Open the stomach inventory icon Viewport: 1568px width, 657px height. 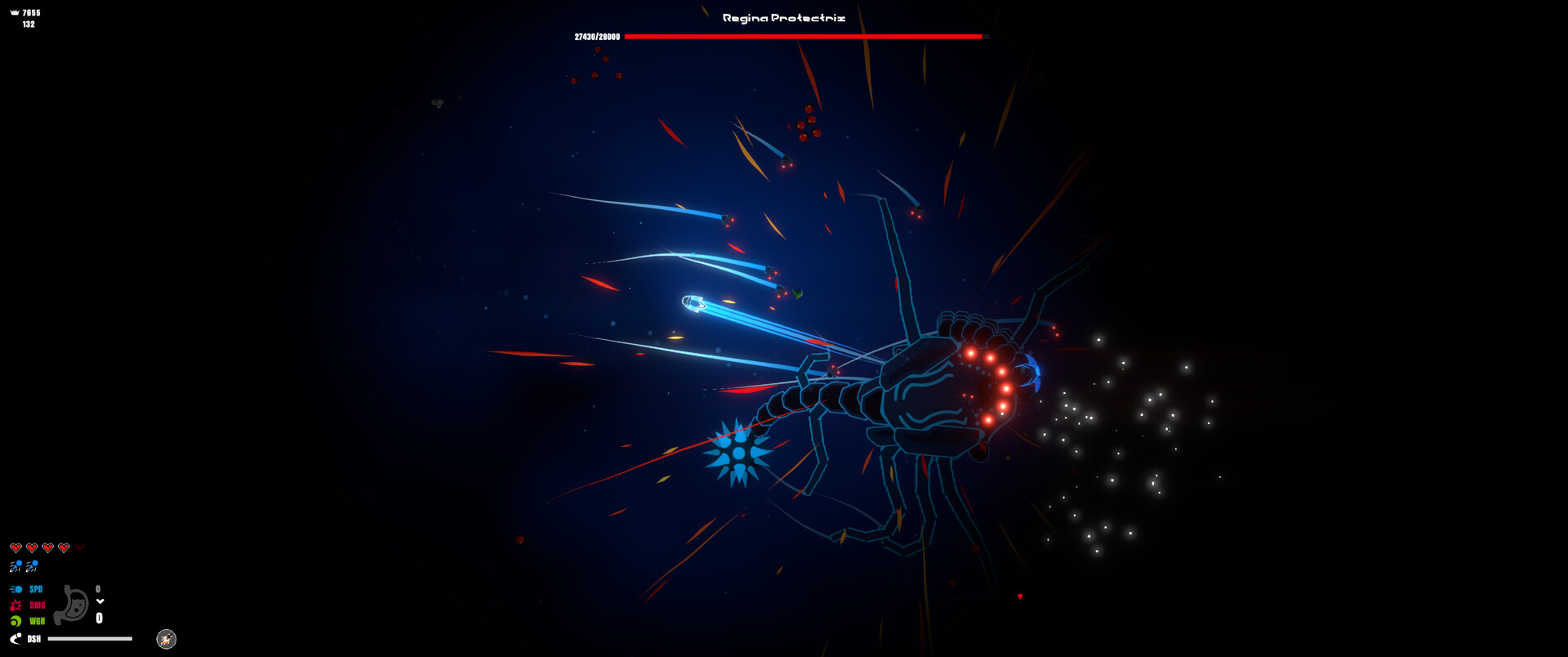[x=71, y=603]
